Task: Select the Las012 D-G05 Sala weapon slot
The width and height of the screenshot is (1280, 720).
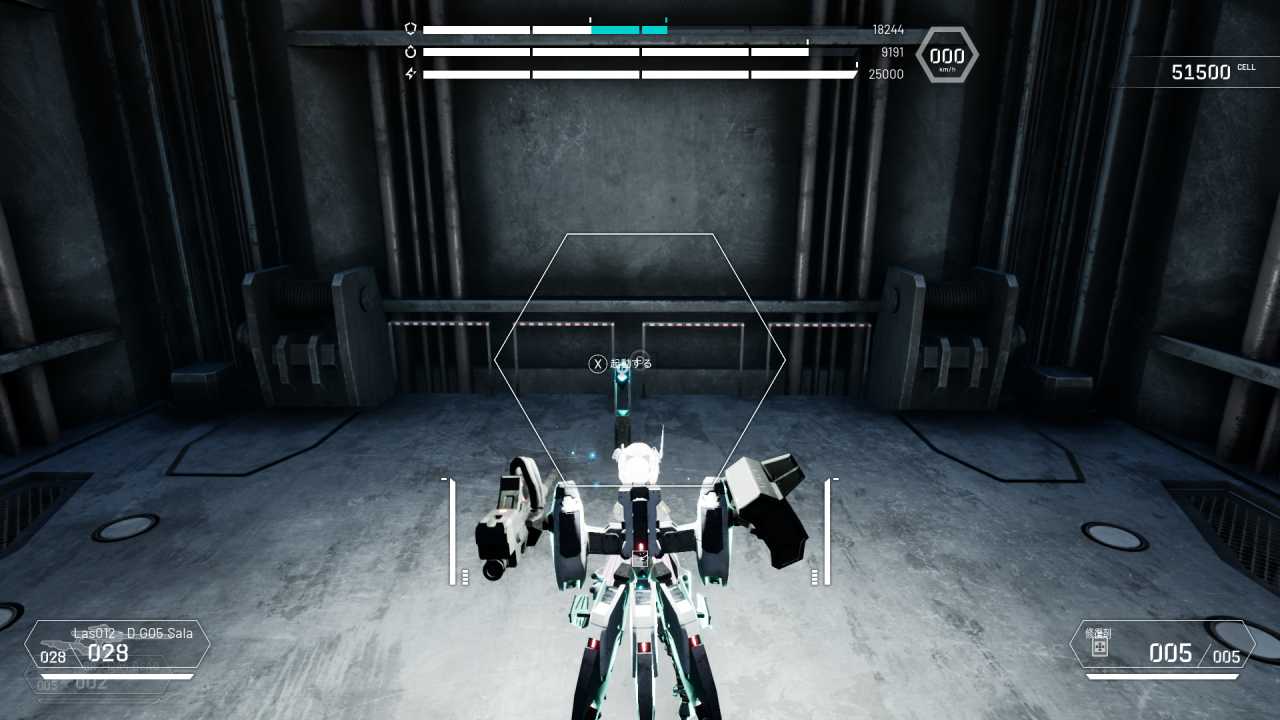Action: pyautogui.click(x=117, y=645)
